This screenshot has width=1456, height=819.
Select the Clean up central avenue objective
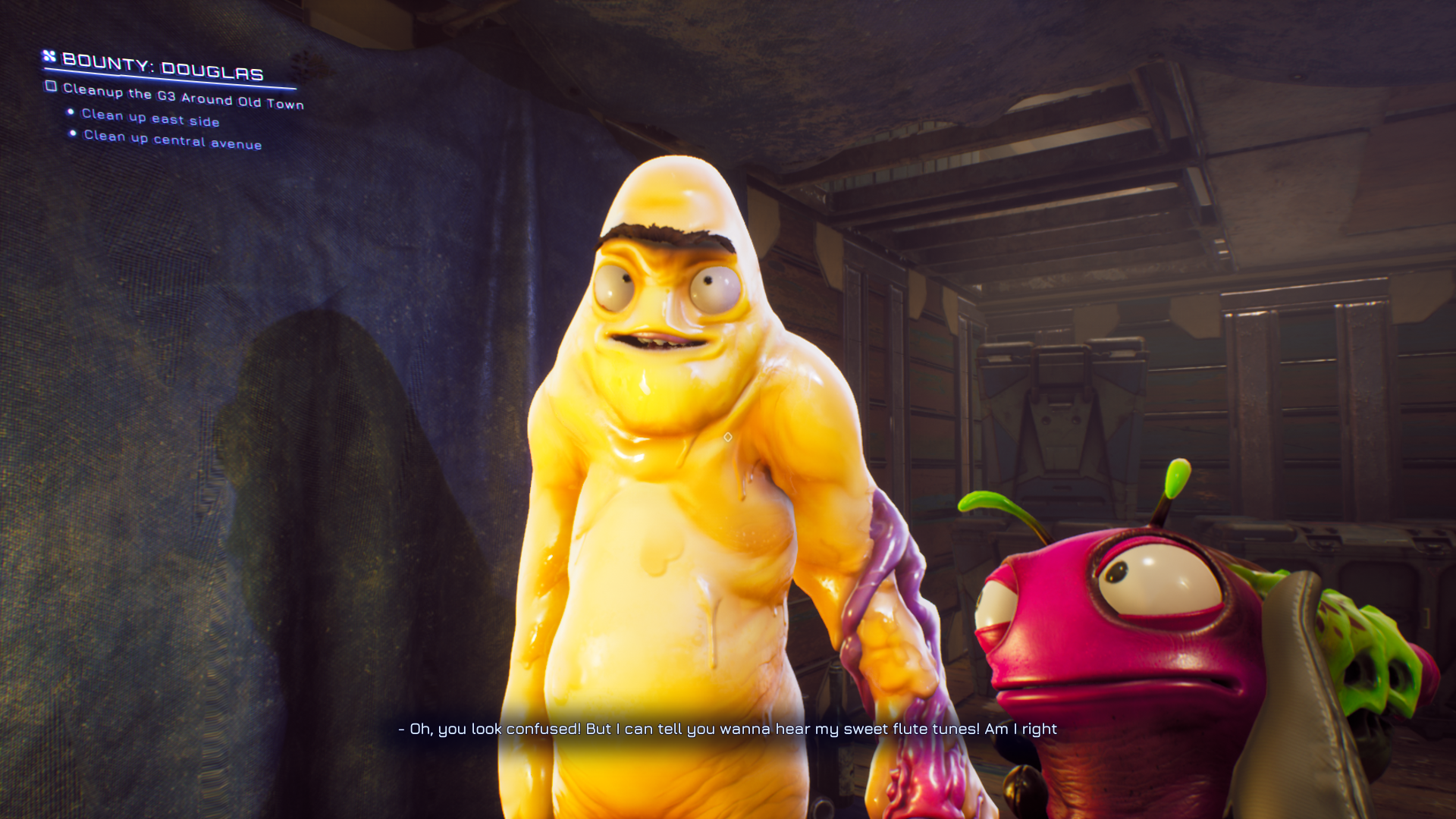(x=172, y=140)
